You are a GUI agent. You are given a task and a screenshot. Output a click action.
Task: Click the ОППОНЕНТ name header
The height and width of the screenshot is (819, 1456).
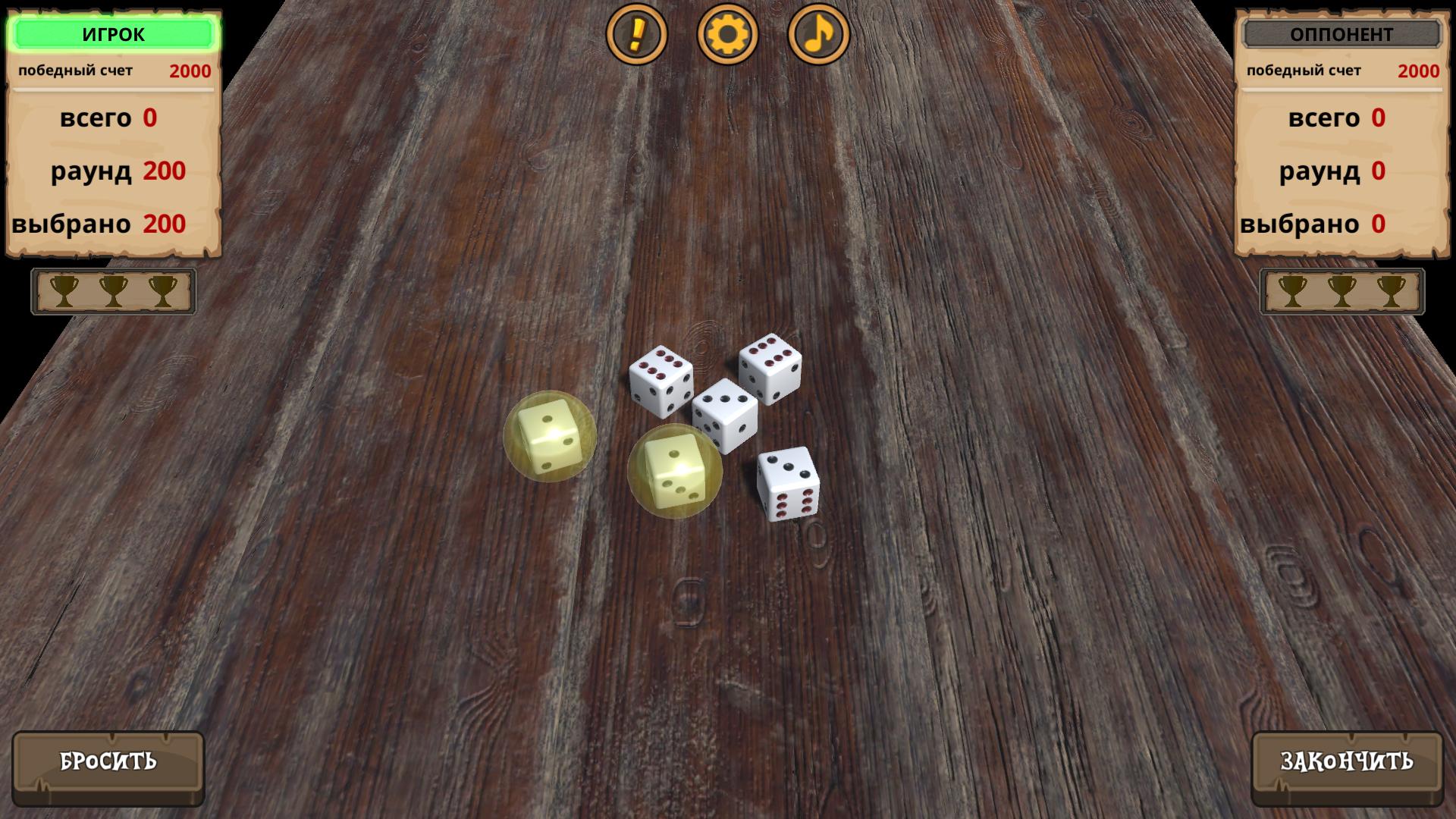point(1340,33)
